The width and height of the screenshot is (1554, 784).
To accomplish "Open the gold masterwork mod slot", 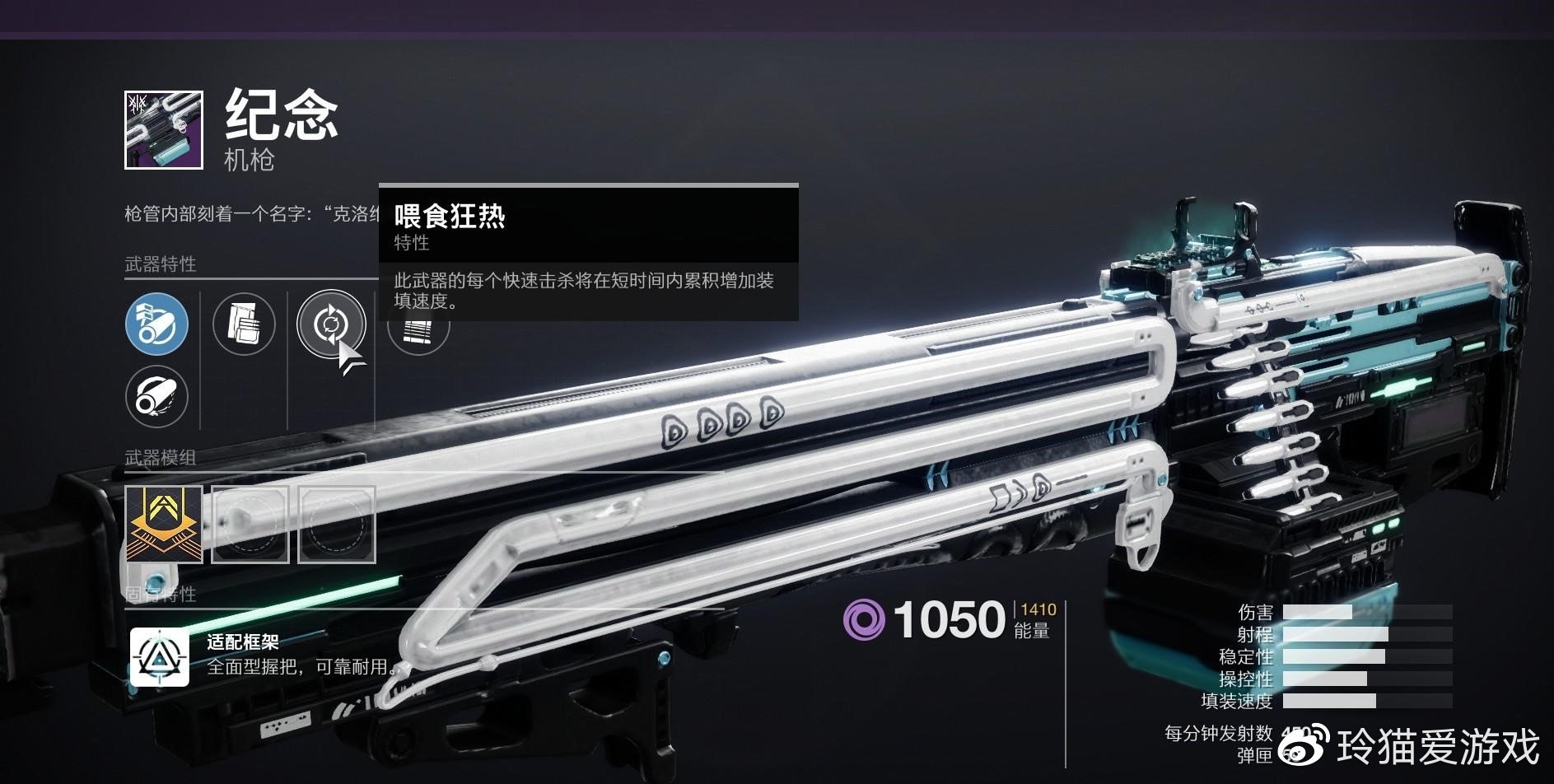I will pyautogui.click(x=164, y=525).
